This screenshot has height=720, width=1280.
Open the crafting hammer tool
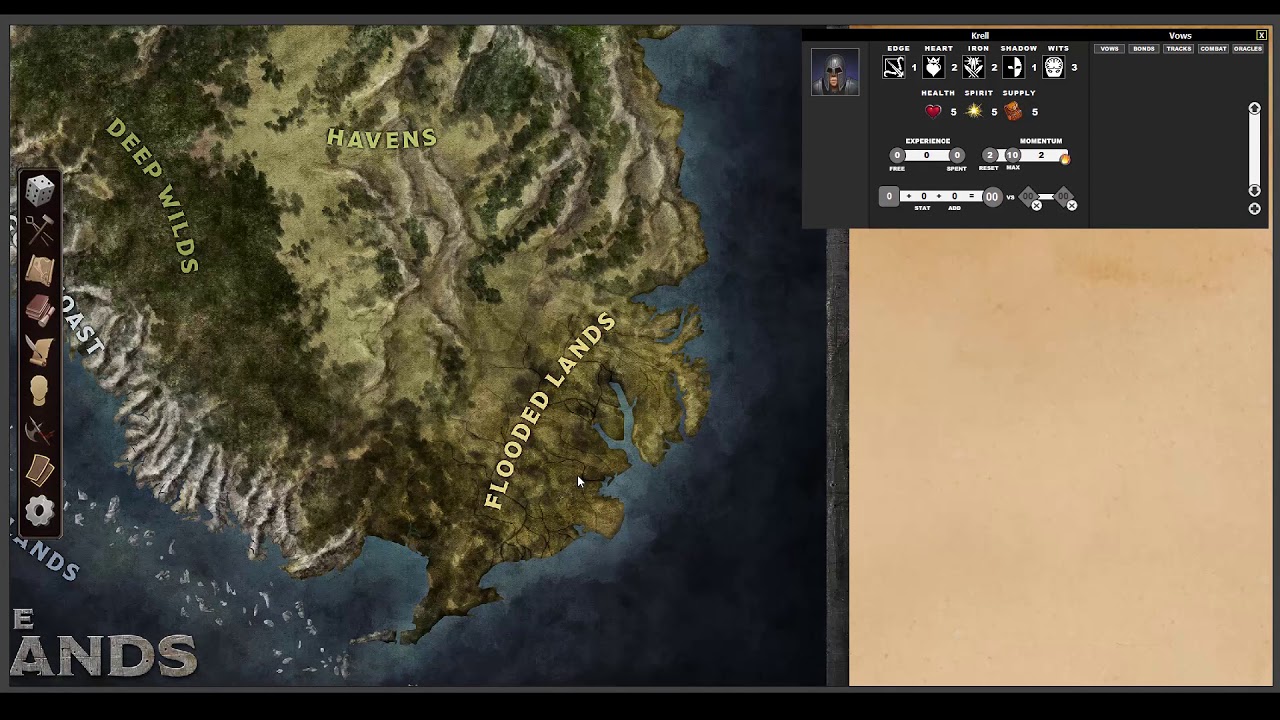click(x=38, y=228)
